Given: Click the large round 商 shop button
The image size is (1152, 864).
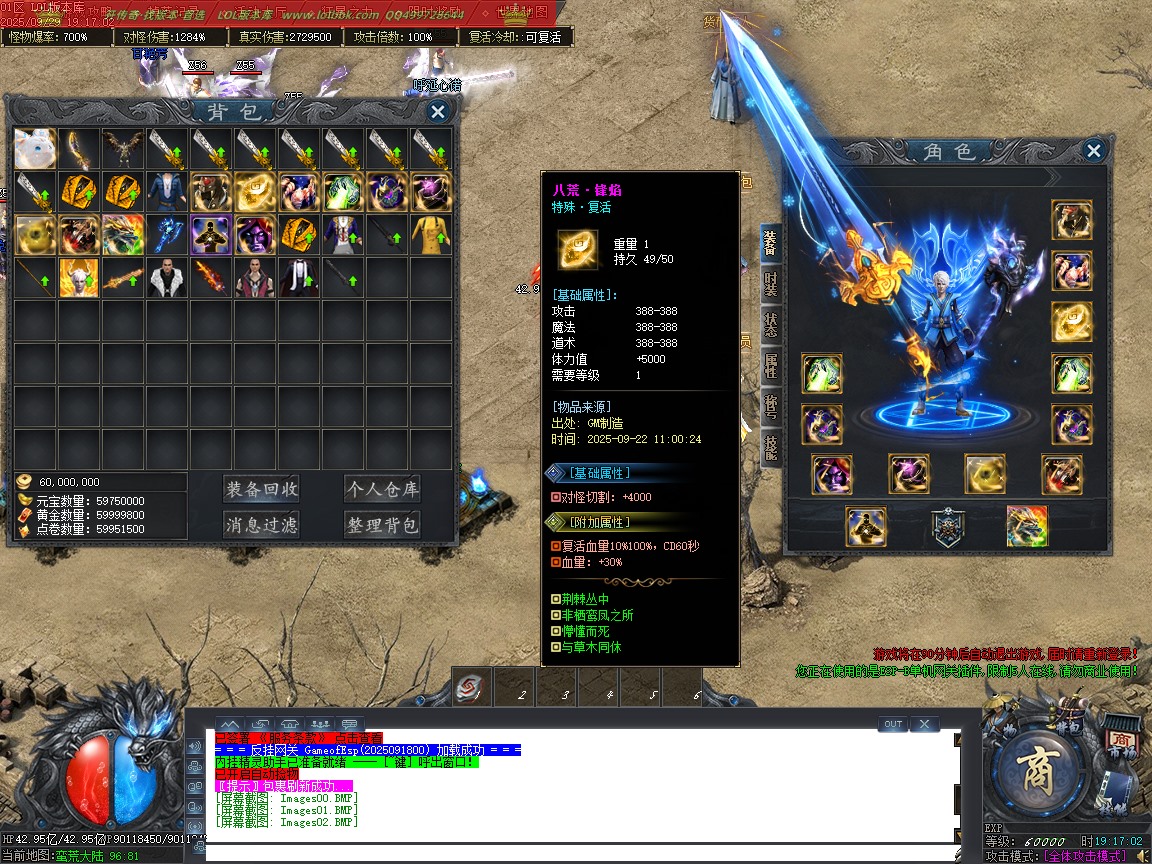Looking at the screenshot, I should 1040,773.
